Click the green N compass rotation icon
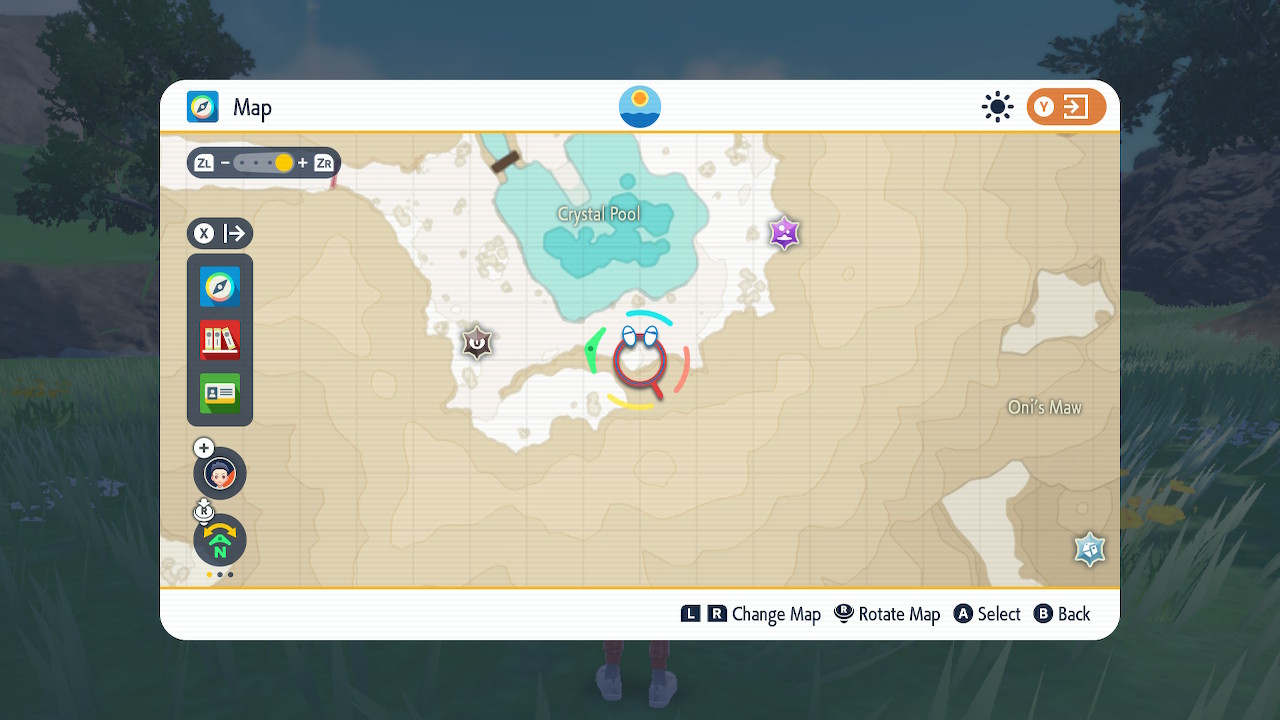Screen dimensions: 1280x720 (x=219, y=540)
